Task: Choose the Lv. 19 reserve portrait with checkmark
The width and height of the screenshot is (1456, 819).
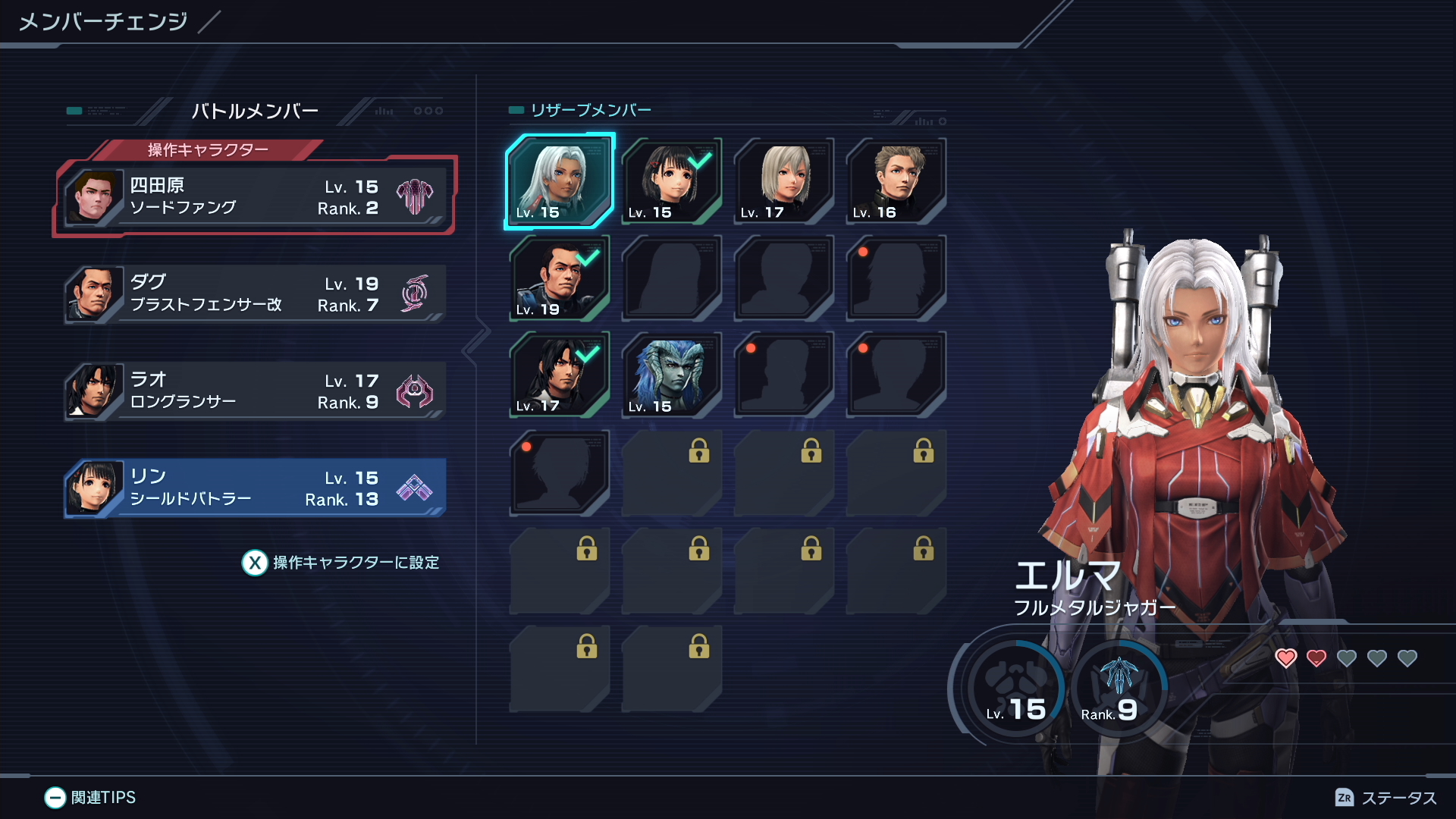Action: click(x=560, y=278)
